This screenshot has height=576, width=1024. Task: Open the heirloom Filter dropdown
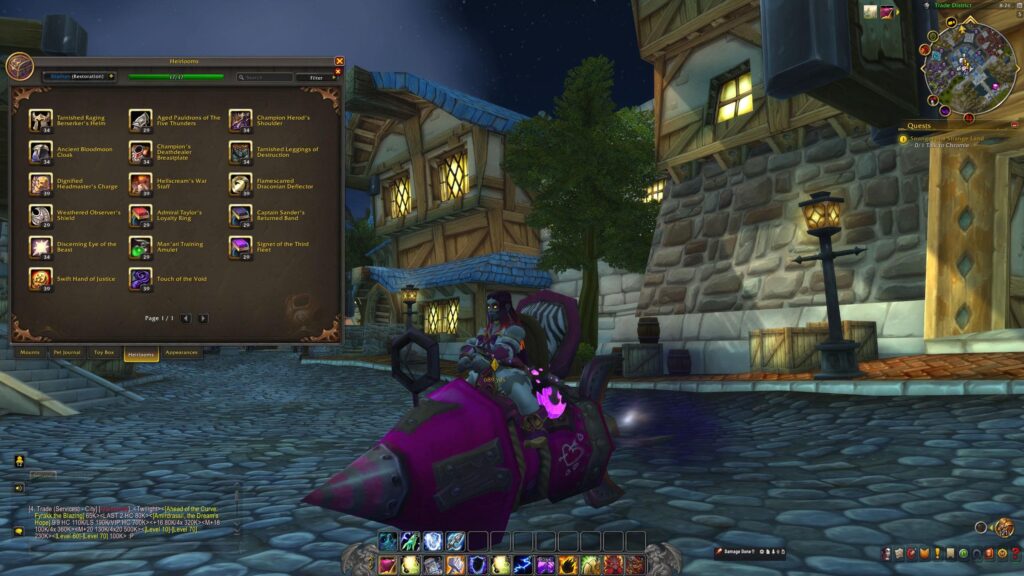[x=317, y=77]
